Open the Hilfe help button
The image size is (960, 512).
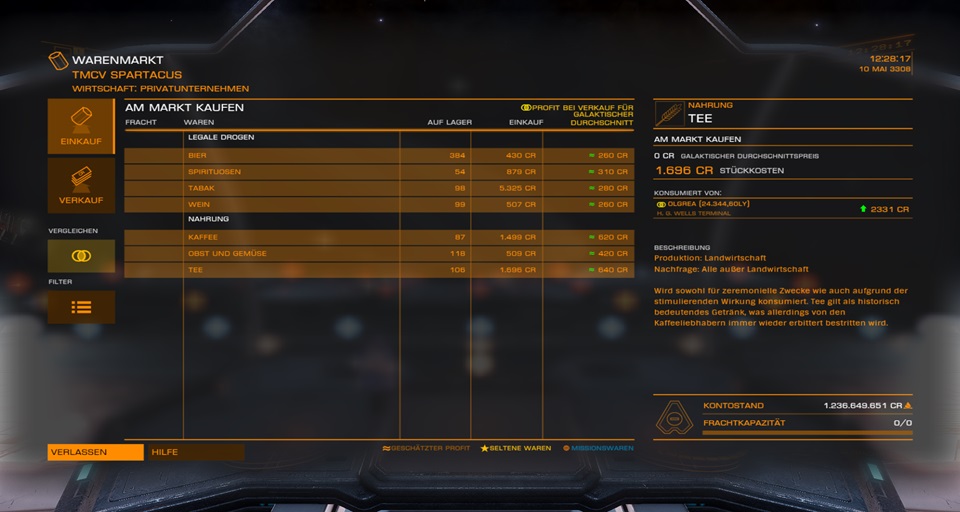click(193, 452)
